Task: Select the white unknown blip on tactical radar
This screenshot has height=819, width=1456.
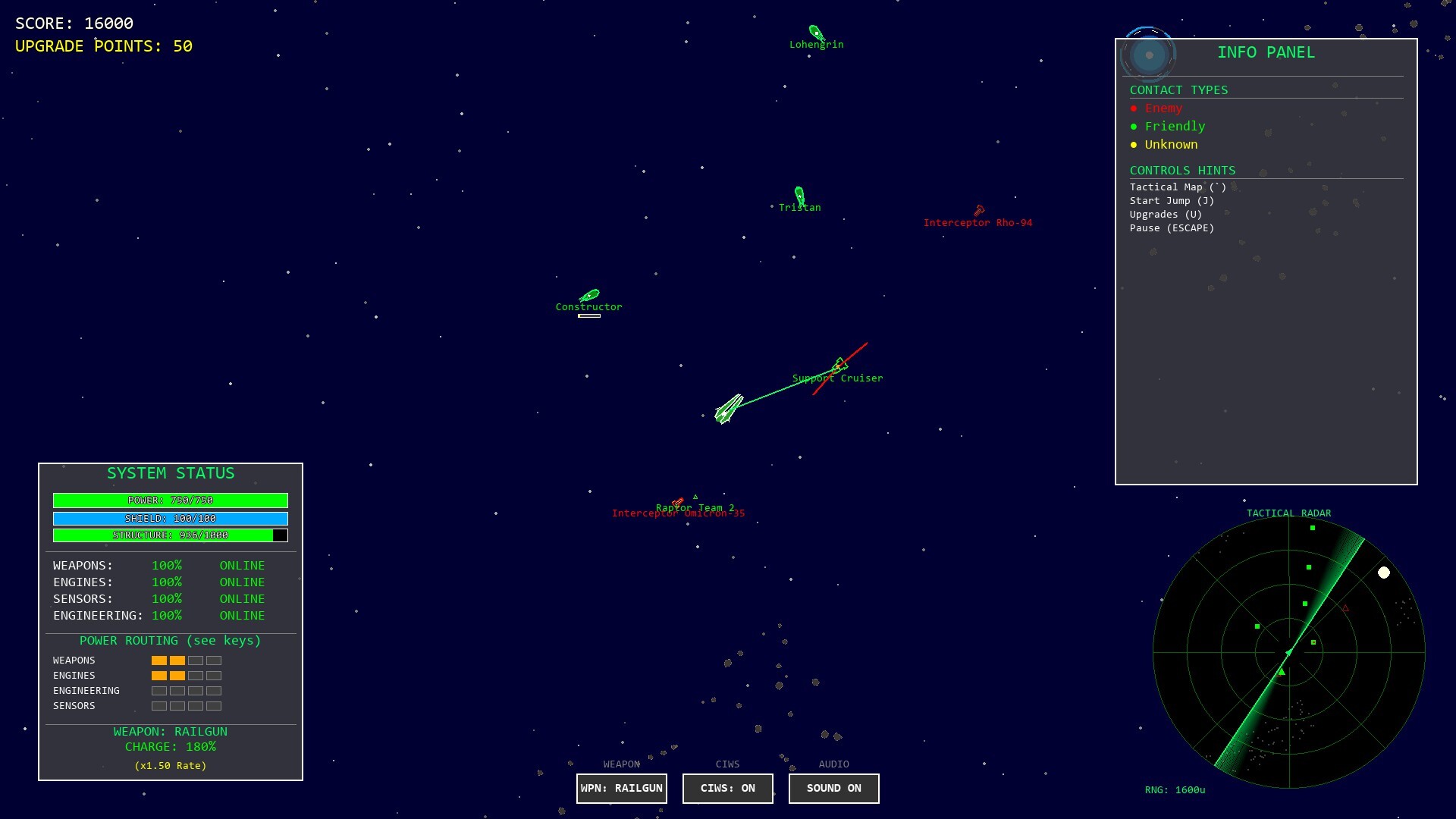Action: [x=1385, y=573]
